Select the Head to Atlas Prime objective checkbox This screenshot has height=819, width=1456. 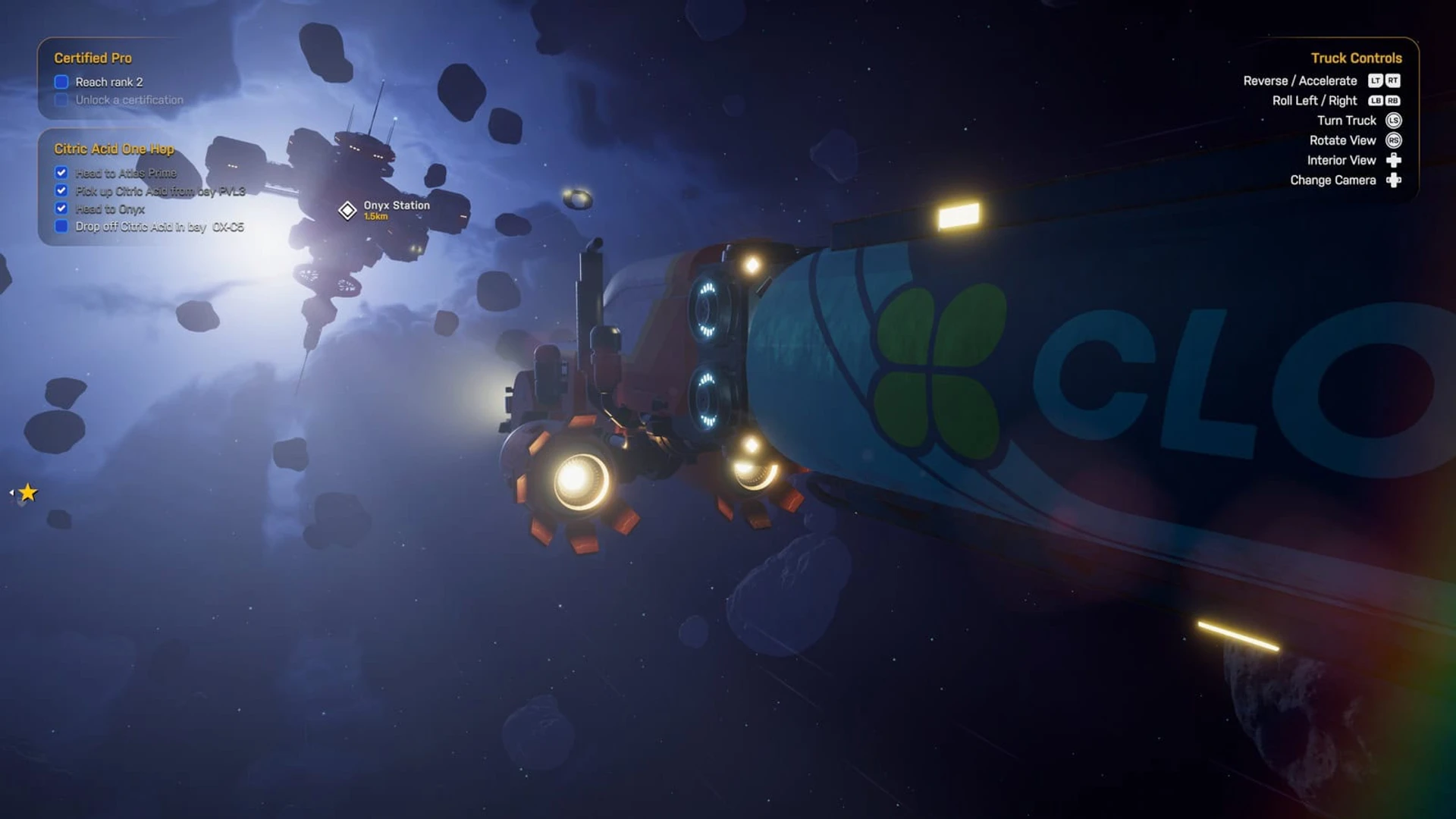pos(61,173)
